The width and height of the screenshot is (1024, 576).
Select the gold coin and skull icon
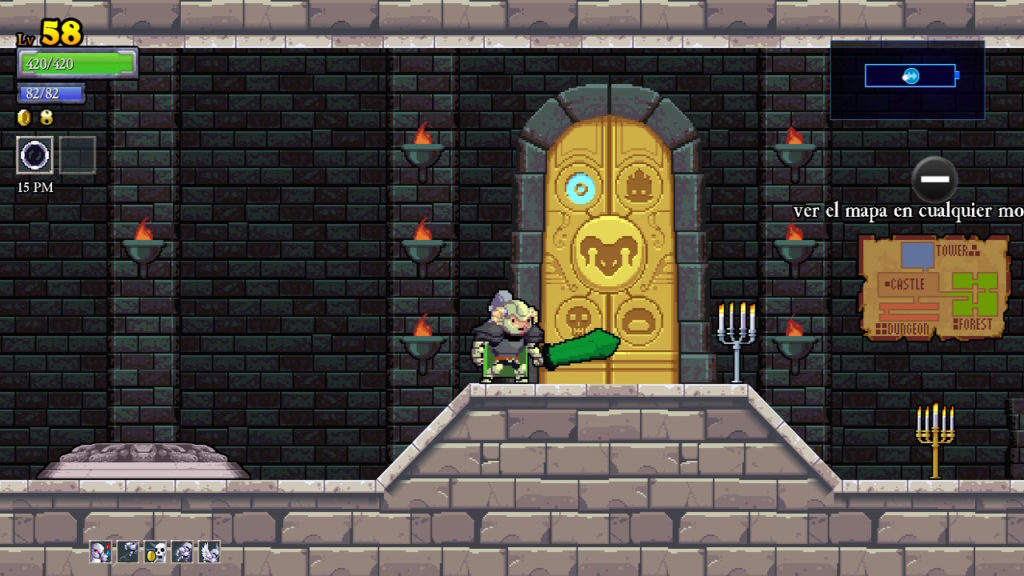tap(155, 551)
